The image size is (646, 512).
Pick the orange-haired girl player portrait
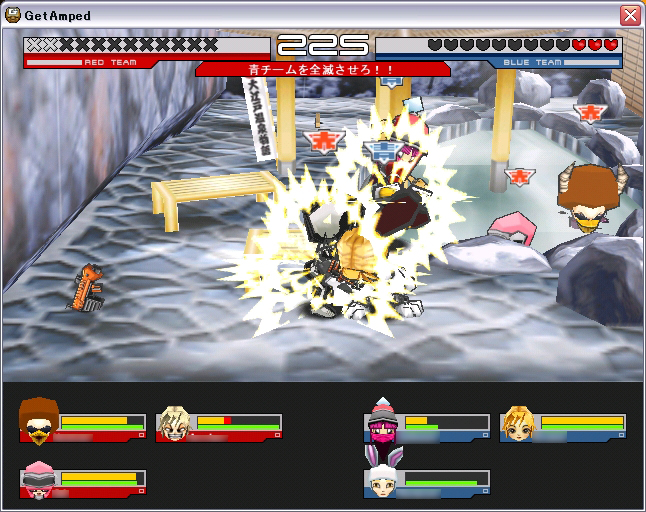coord(518,423)
